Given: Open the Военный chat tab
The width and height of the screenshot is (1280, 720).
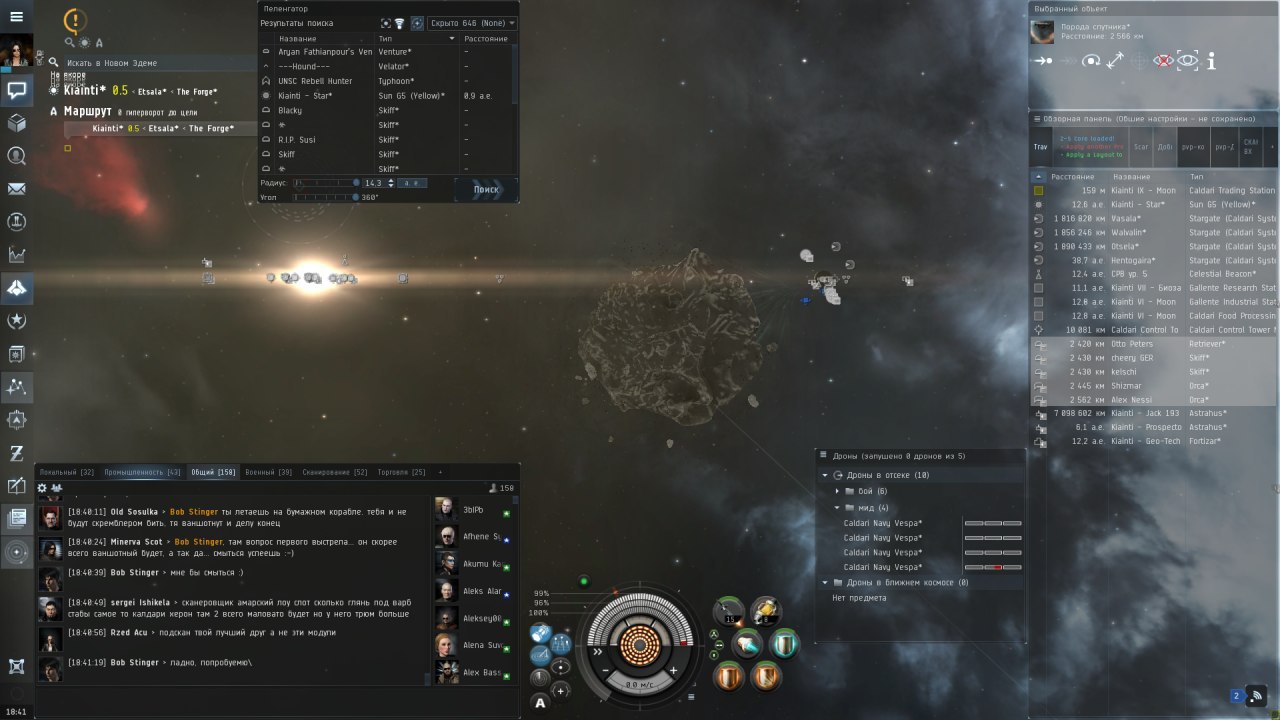Looking at the screenshot, I should 269,472.
